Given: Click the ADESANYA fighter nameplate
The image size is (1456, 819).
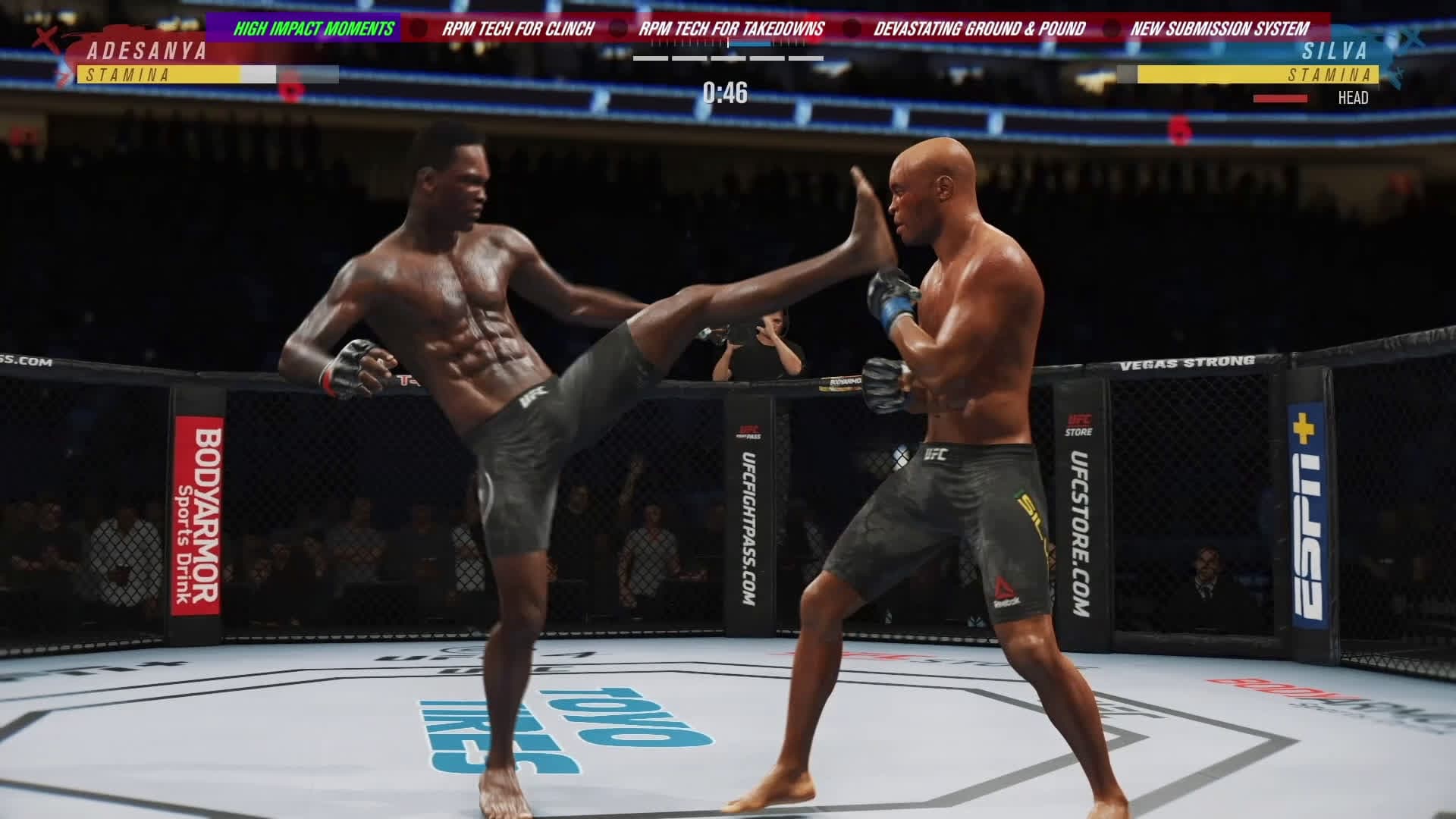Looking at the screenshot, I should [x=146, y=52].
